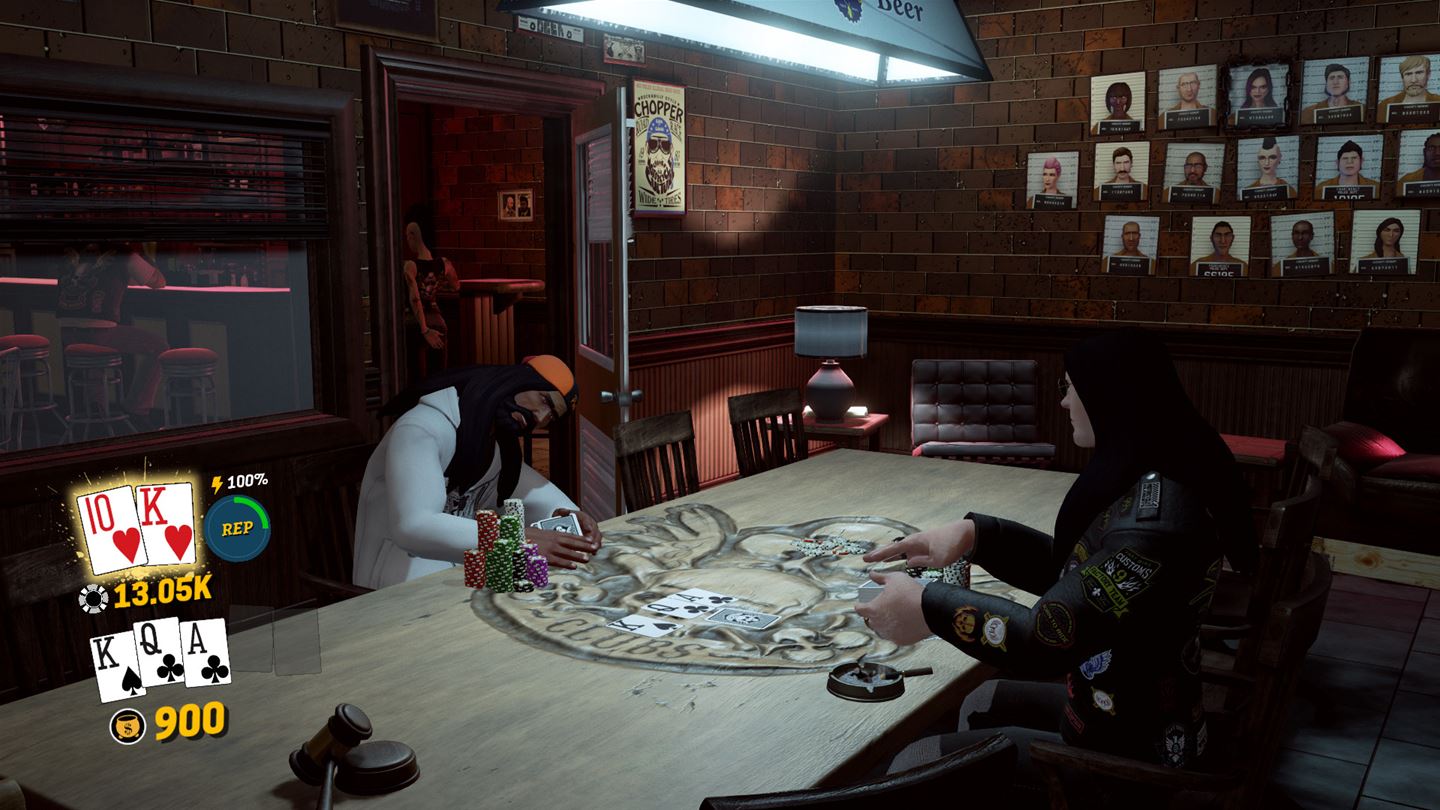The height and width of the screenshot is (810, 1440).
Task: Click the ashtray on the table
Action: 862,681
